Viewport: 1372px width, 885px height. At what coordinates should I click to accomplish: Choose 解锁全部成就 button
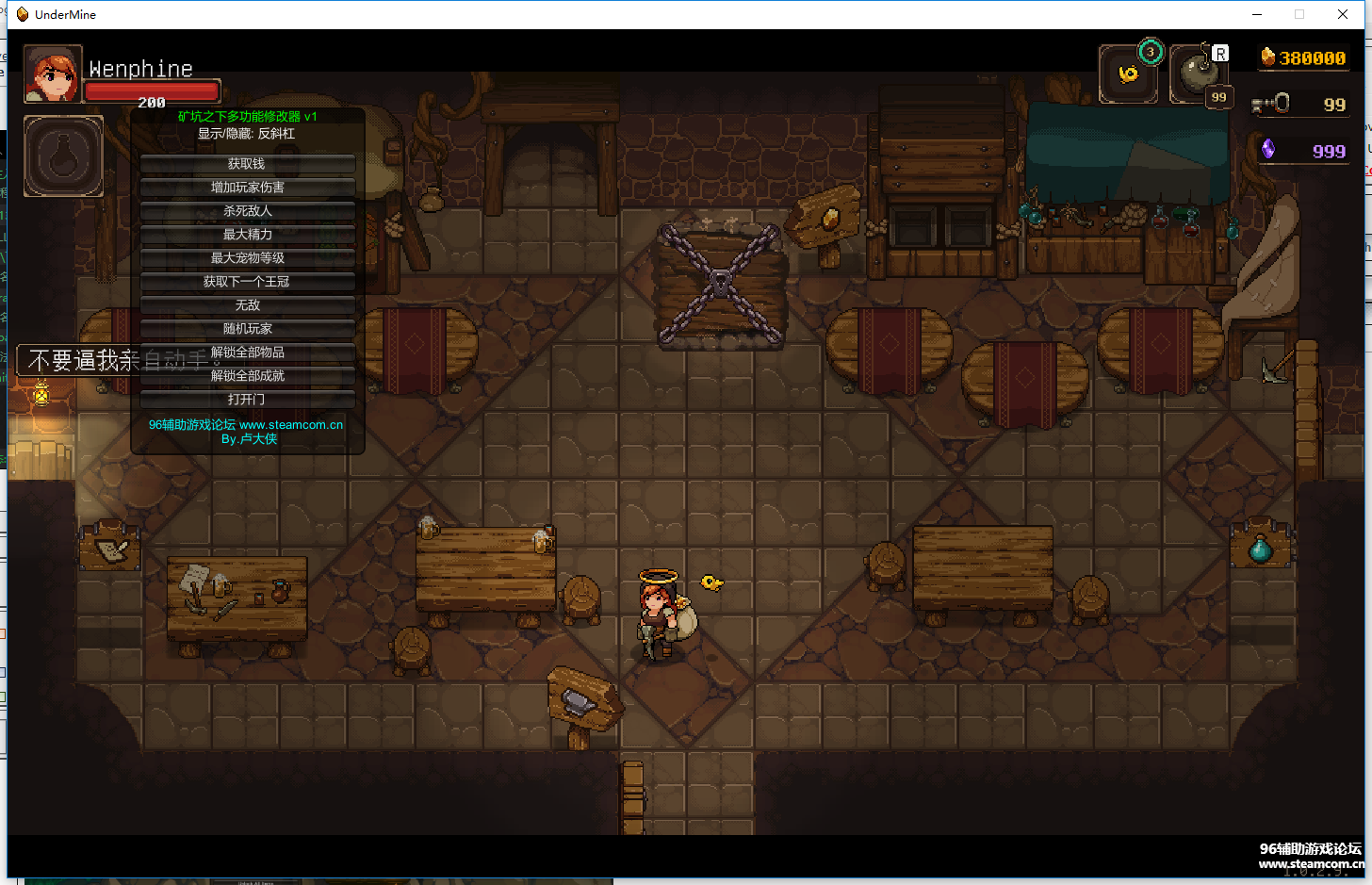click(247, 376)
